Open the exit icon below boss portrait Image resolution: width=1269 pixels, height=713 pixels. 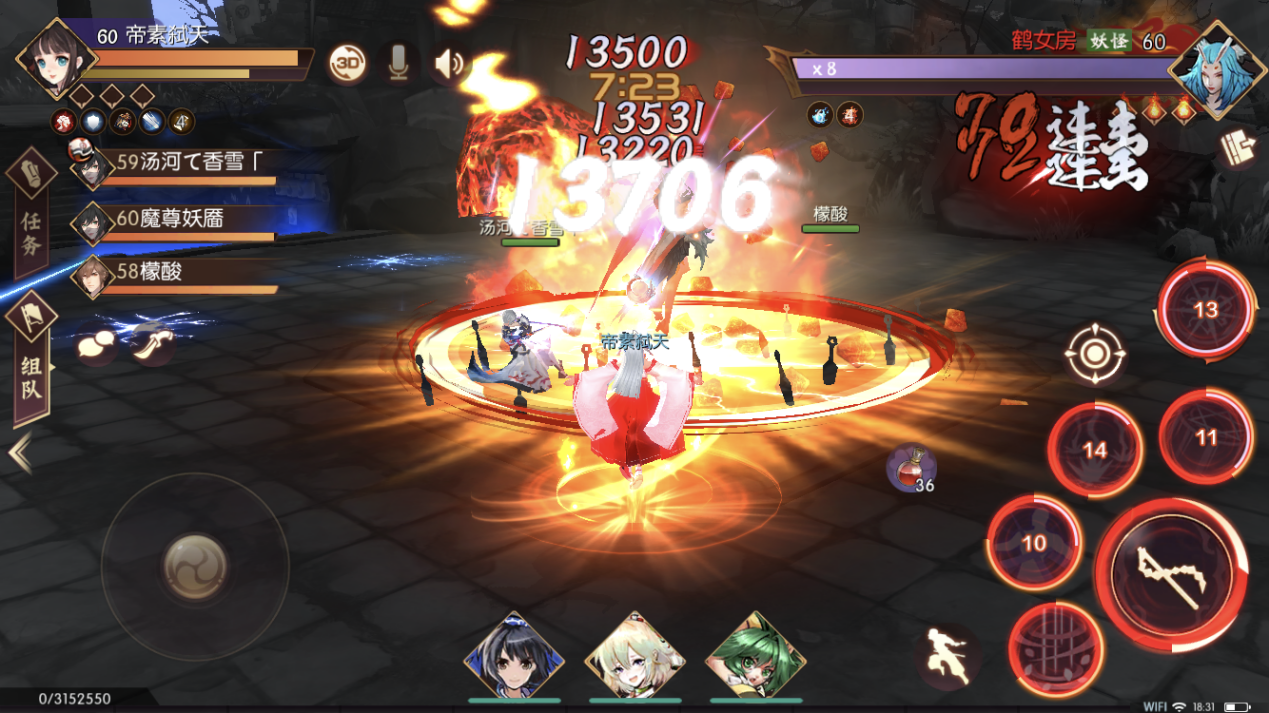pos(1238,150)
